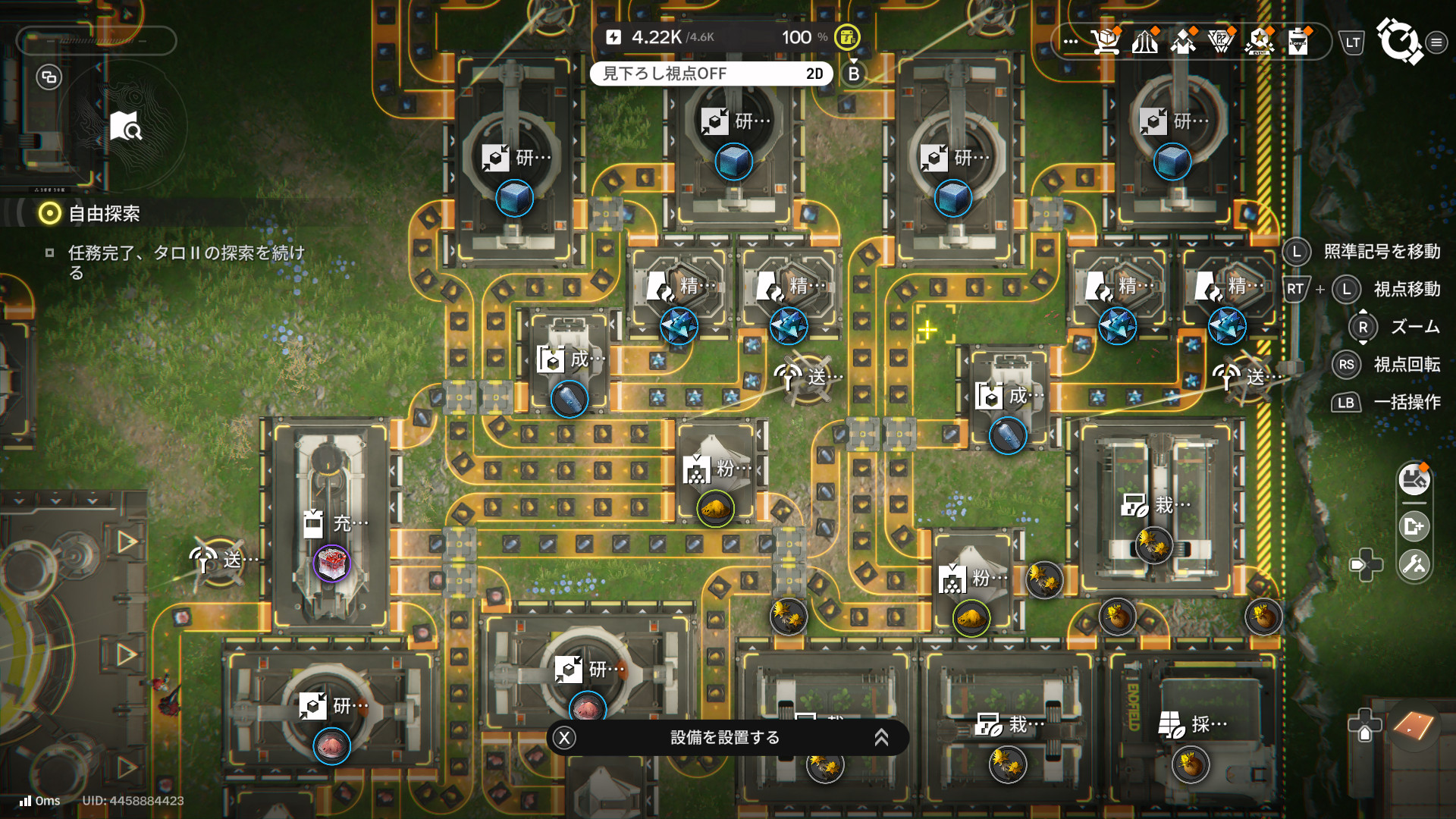Expand the three-dots more menu

point(1071,41)
